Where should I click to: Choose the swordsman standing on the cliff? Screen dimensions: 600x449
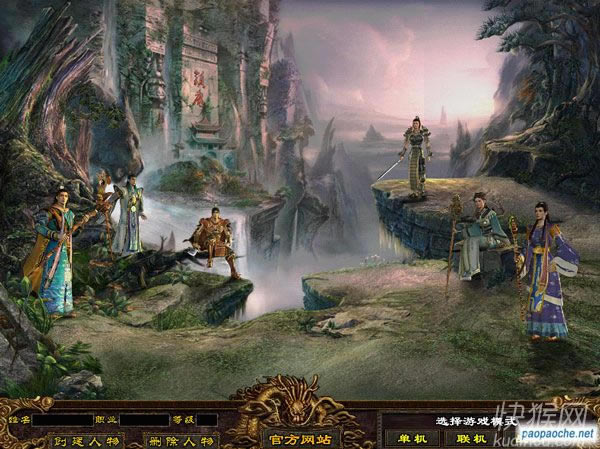414,150
